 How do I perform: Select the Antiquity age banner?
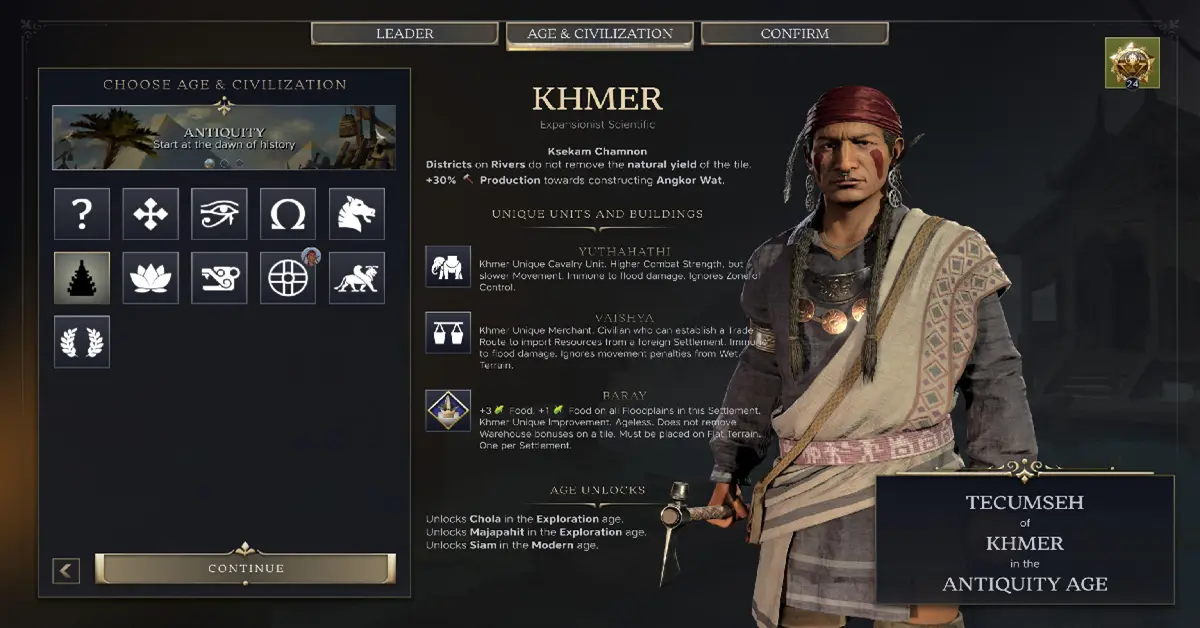[x=224, y=138]
